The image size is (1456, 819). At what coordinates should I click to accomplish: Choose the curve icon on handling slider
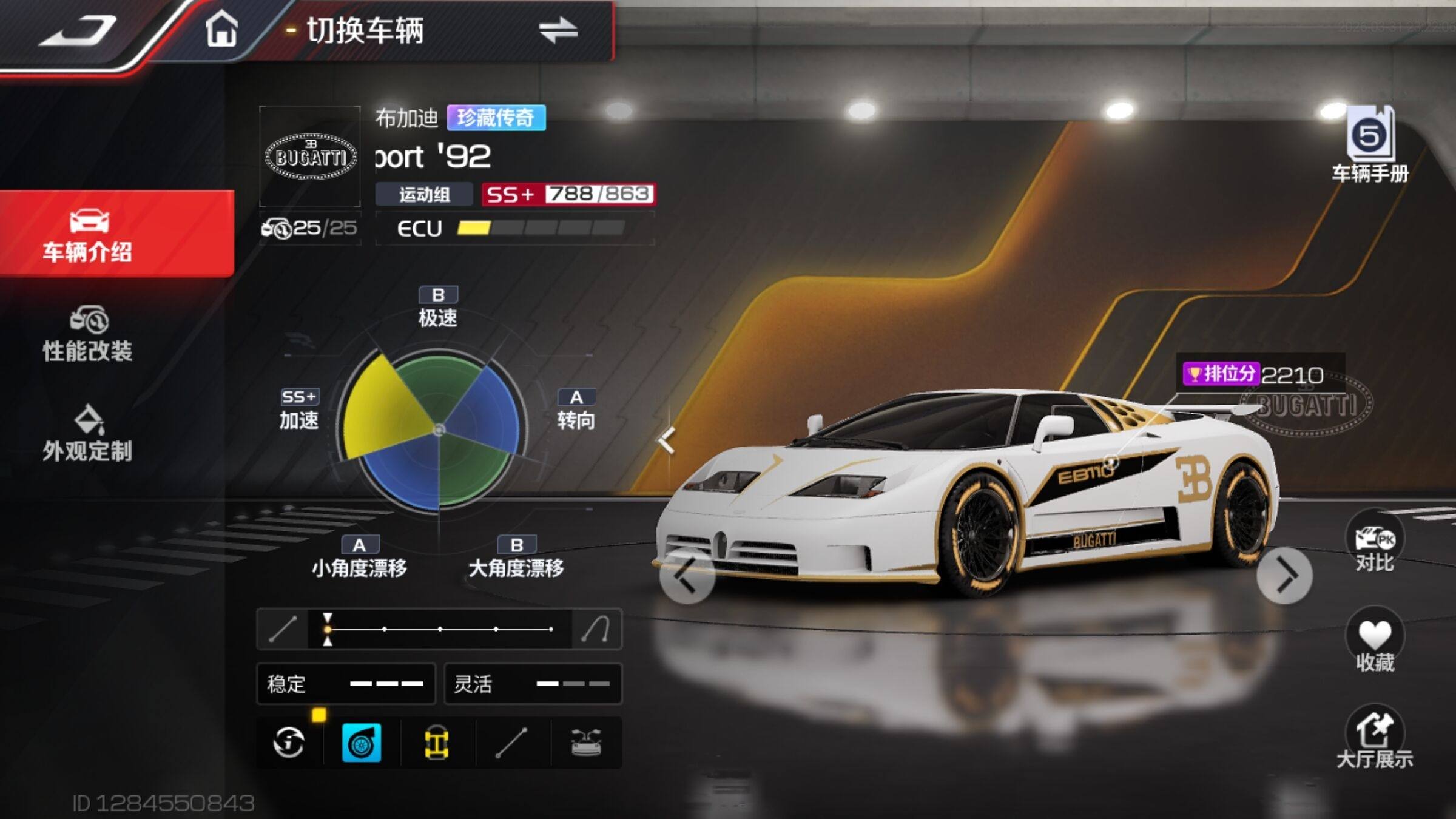596,629
